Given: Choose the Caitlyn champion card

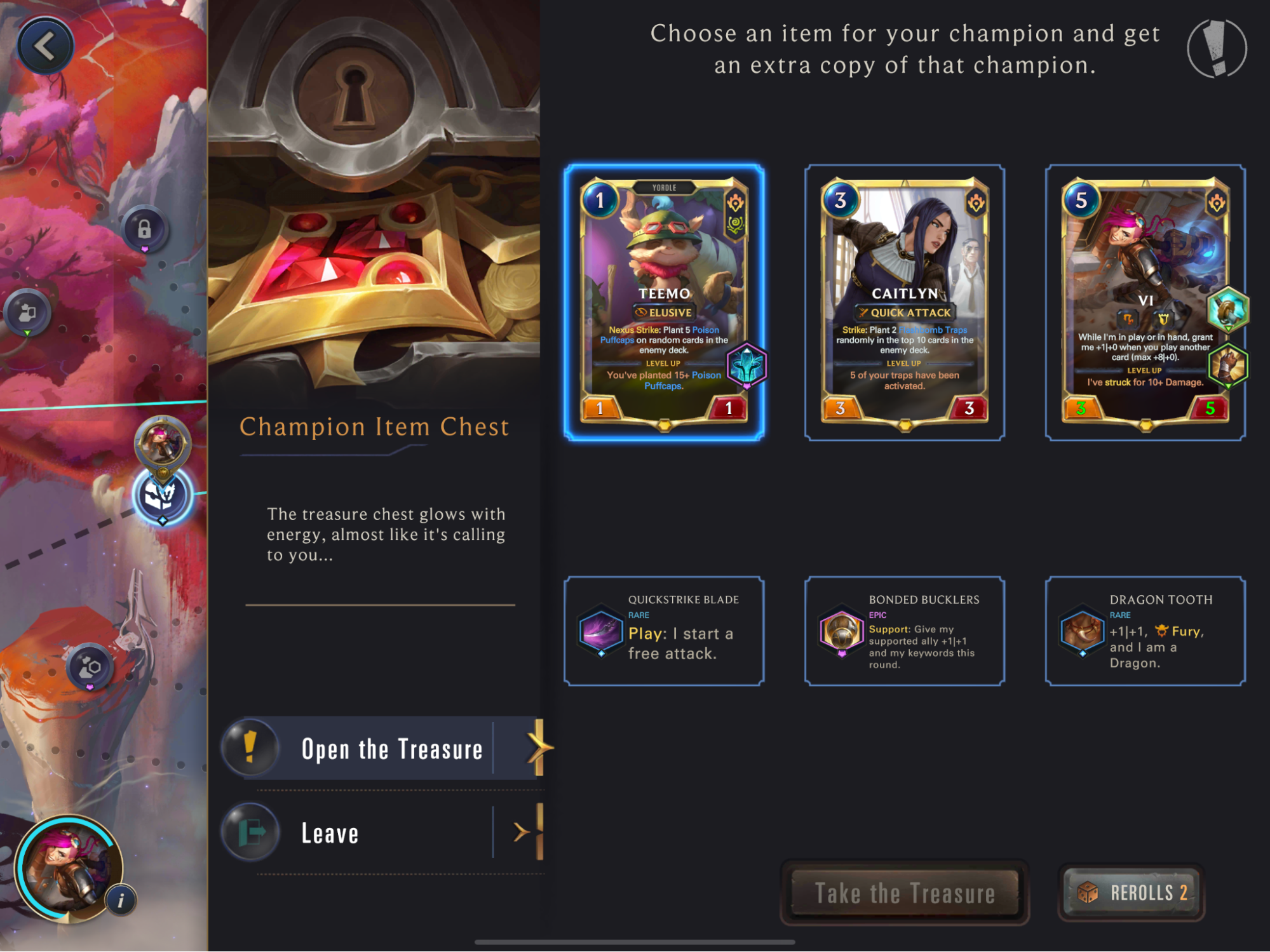Looking at the screenshot, I should (904, 302).
